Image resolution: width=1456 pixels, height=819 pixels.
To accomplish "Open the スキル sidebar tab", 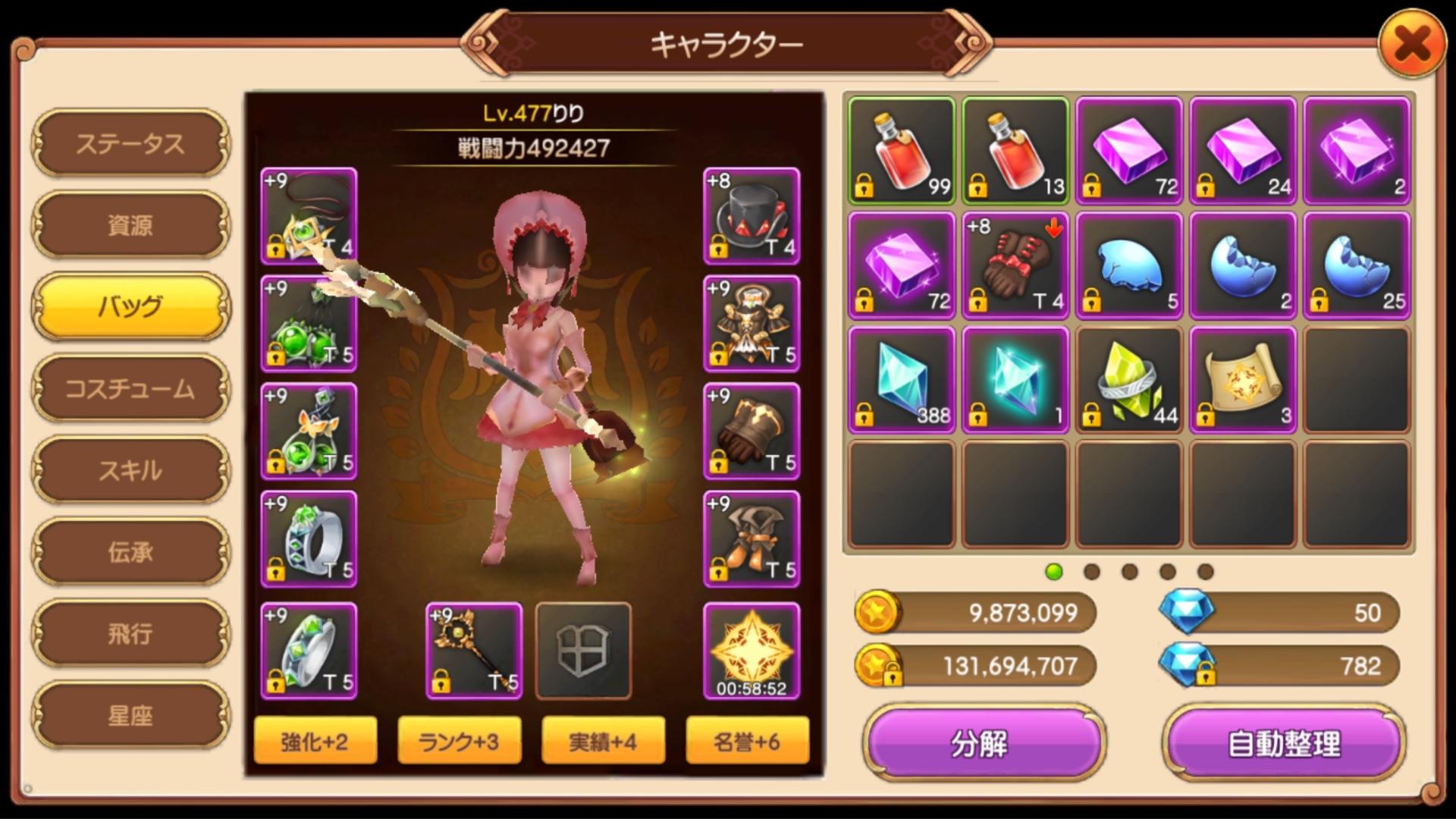I will [x=129, y=470].
